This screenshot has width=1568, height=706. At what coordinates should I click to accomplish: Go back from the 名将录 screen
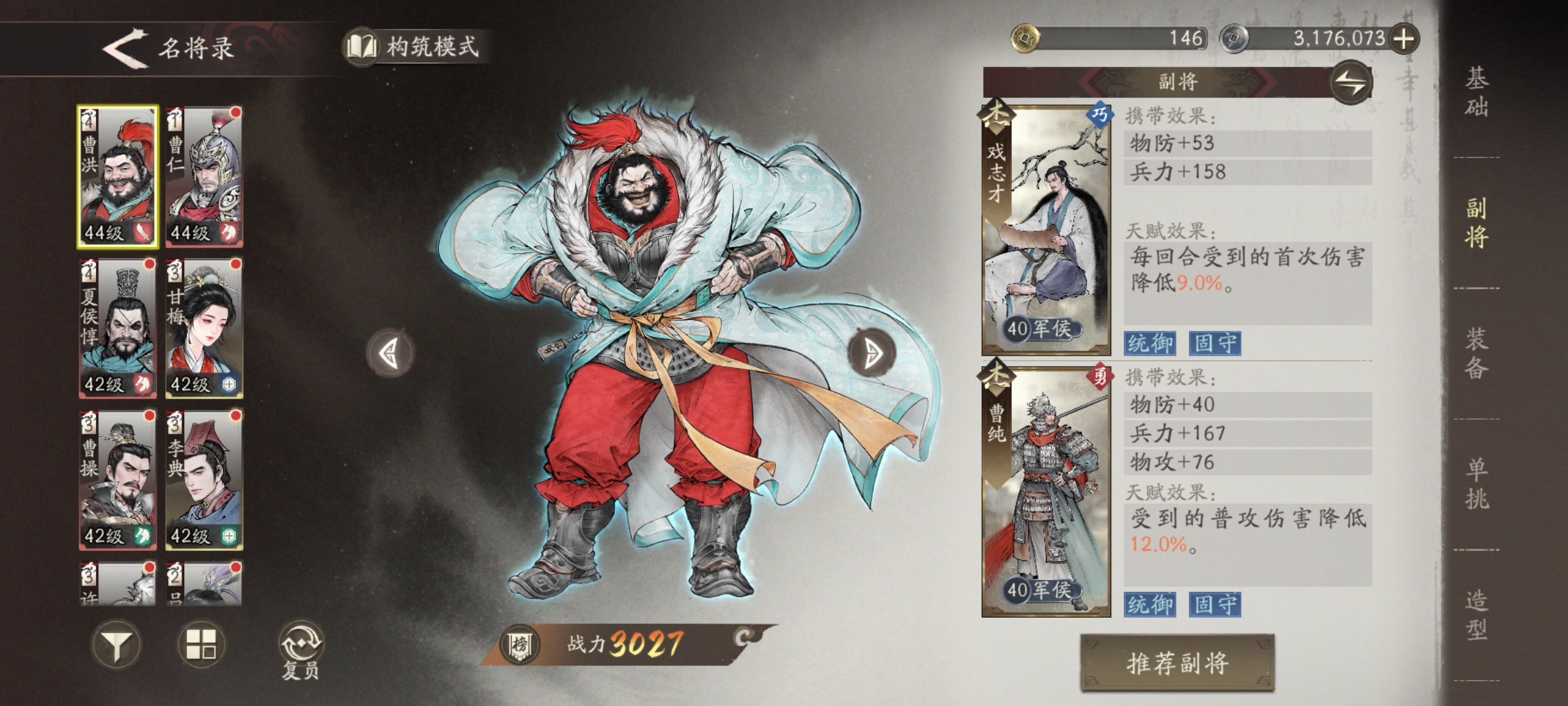[125, 48]
